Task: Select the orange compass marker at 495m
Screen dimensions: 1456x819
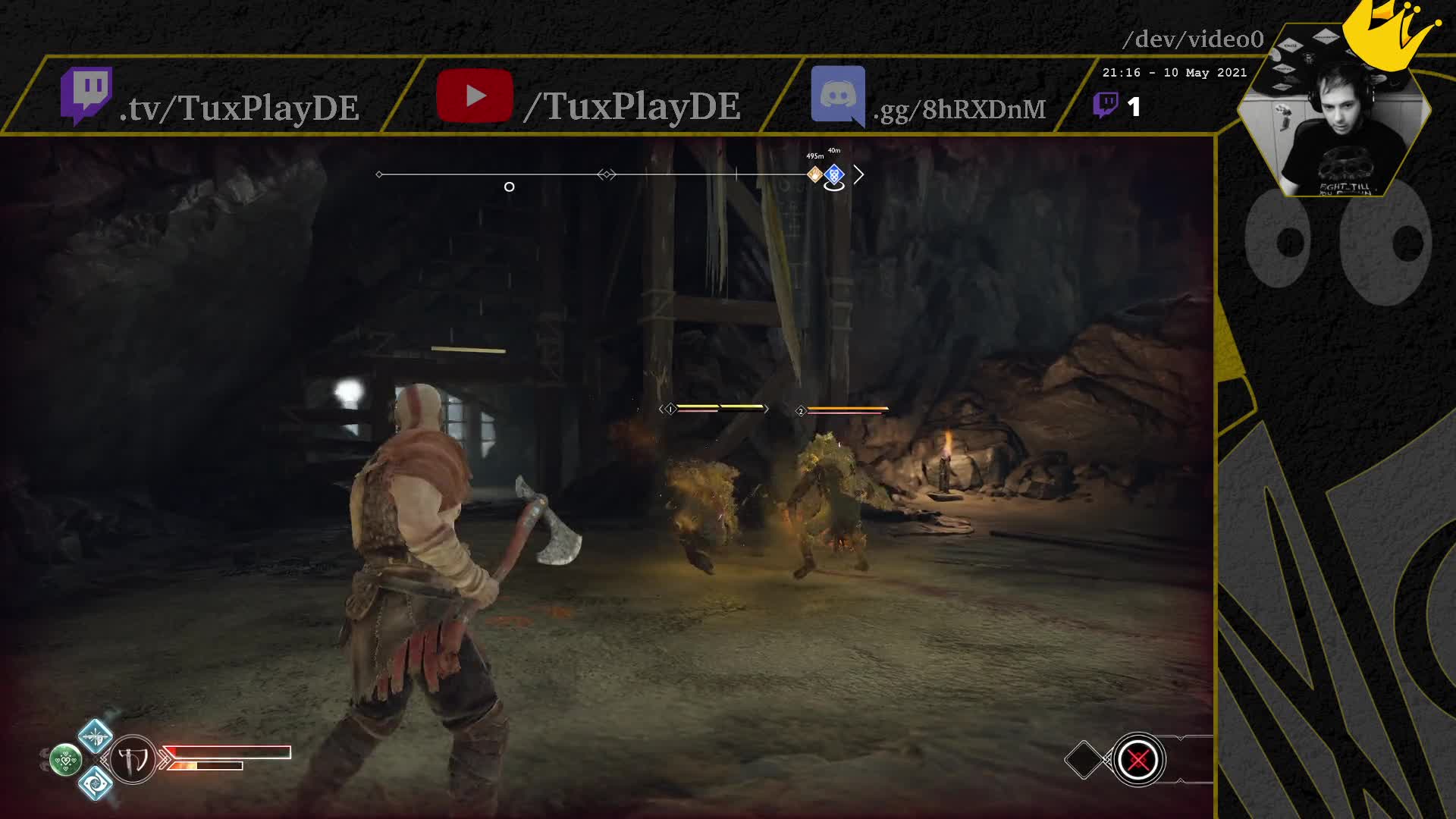Action: click(814, 174)
